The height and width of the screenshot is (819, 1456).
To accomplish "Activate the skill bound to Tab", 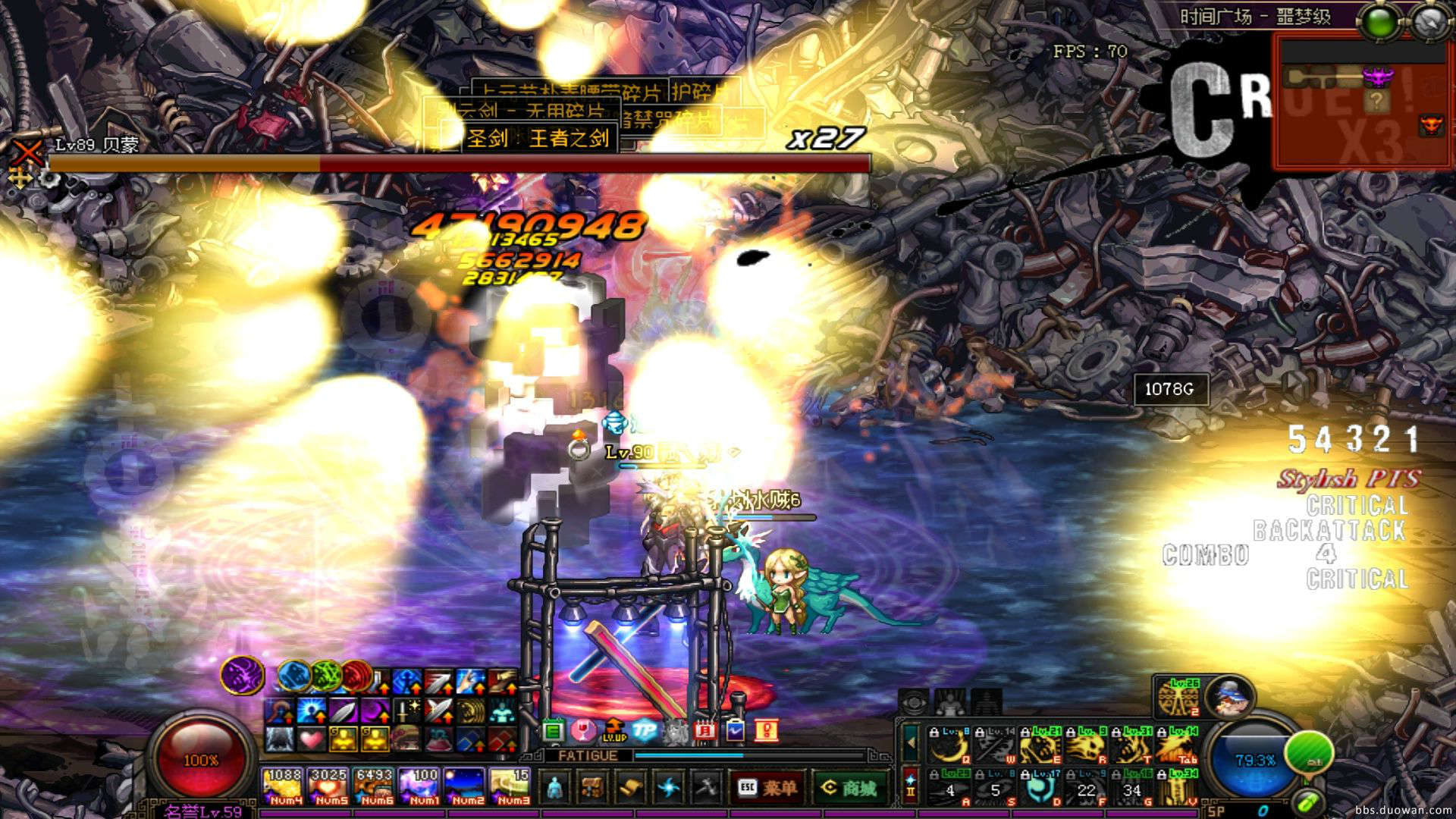I will 1177,745.
